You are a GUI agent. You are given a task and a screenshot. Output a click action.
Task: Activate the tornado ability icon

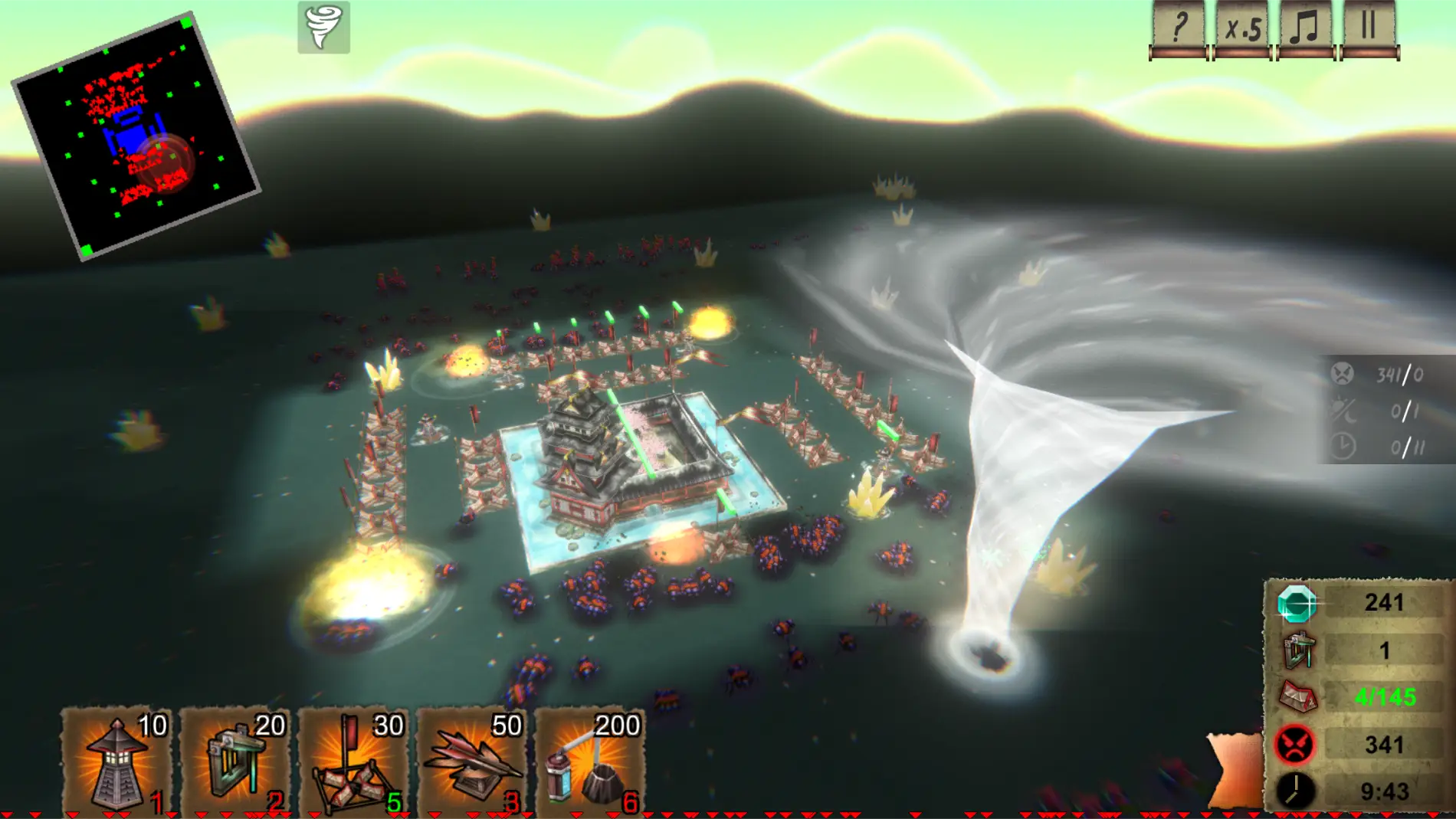point(323,28)
